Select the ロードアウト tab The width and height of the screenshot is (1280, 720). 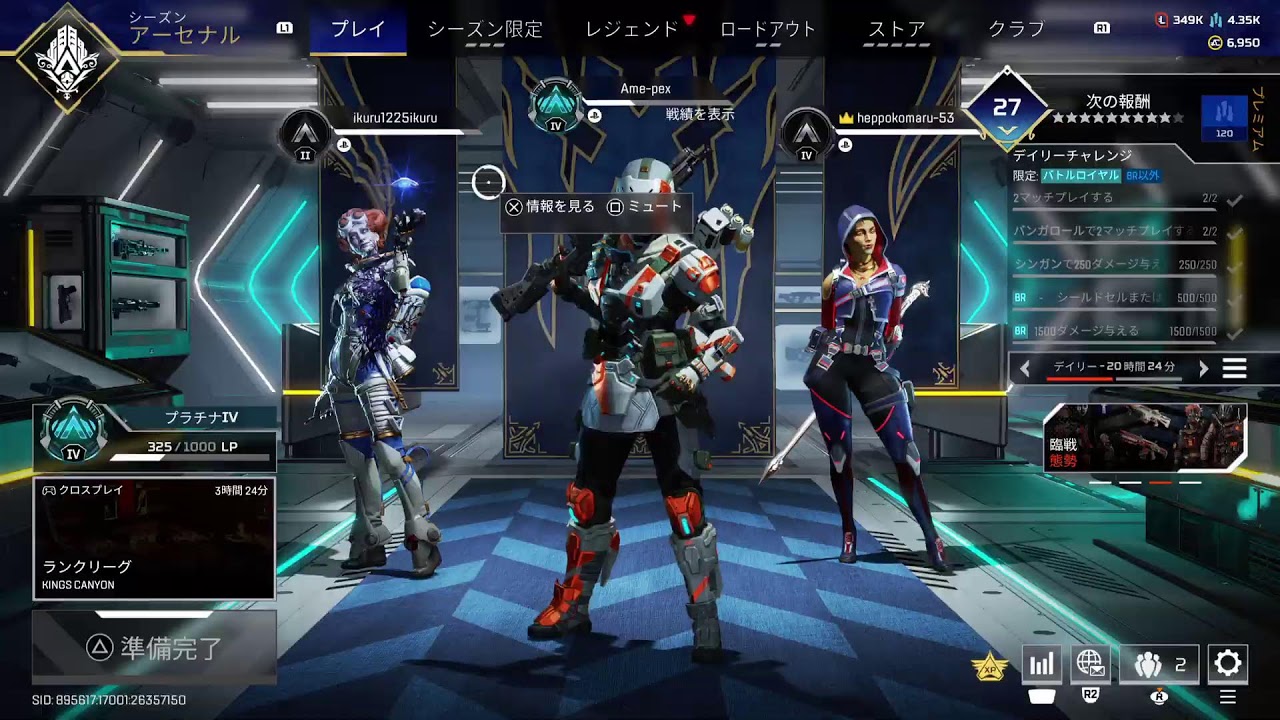[768, 29]
